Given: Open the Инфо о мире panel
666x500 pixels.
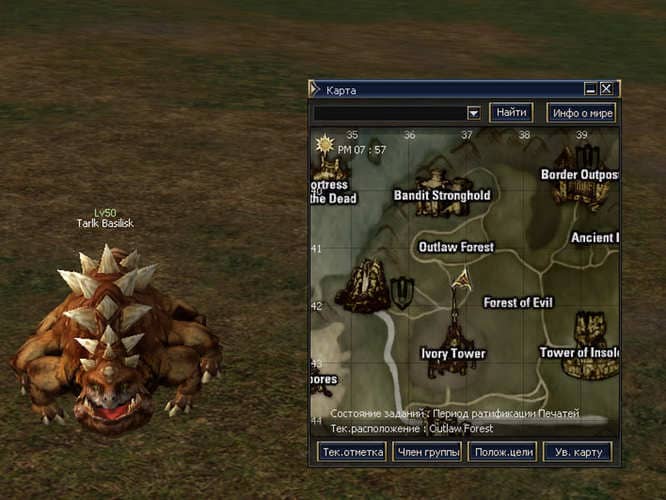Looking at the screenshot, I should 581,113.
